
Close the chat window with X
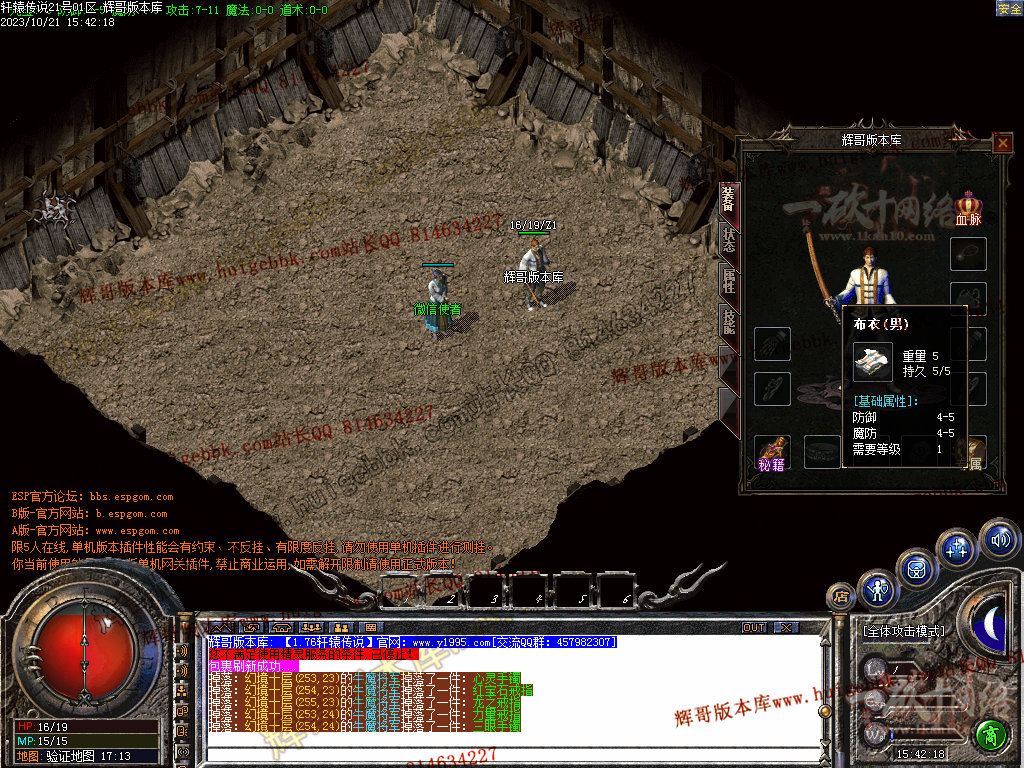[x=786, y=628]
